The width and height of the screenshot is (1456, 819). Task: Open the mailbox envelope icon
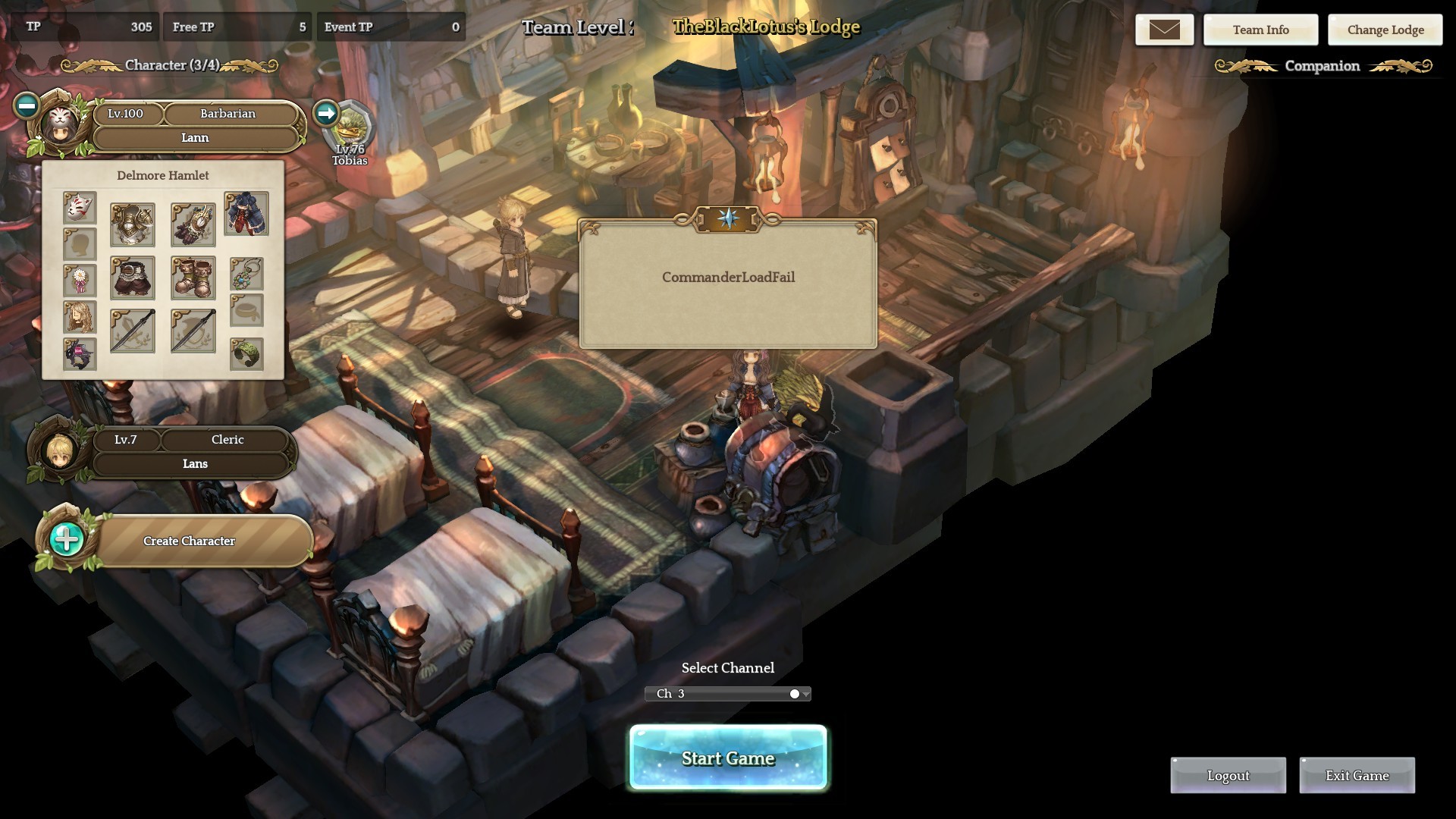(1164, 30)
